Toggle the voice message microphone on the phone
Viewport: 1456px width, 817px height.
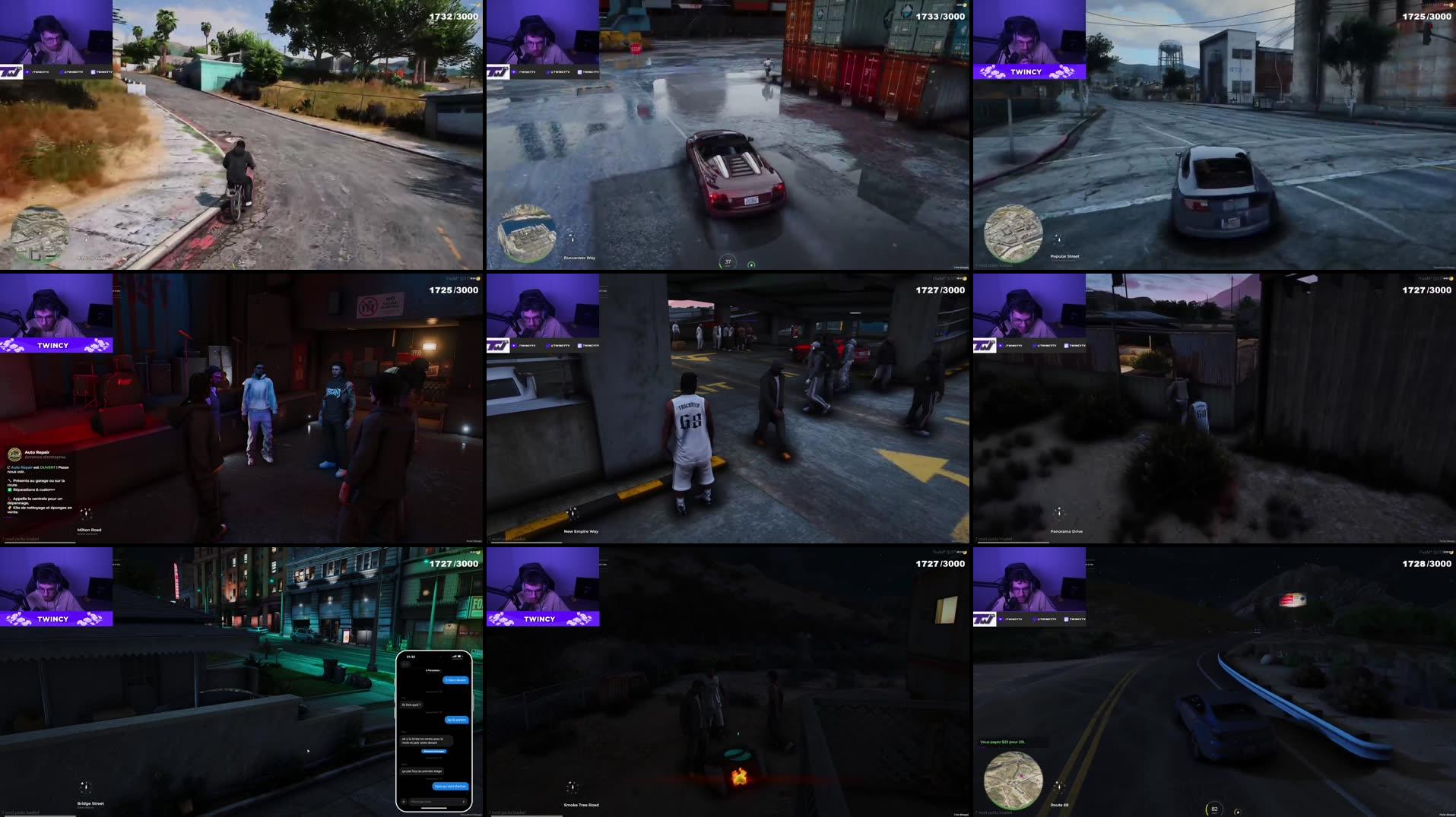coord(464,801)
